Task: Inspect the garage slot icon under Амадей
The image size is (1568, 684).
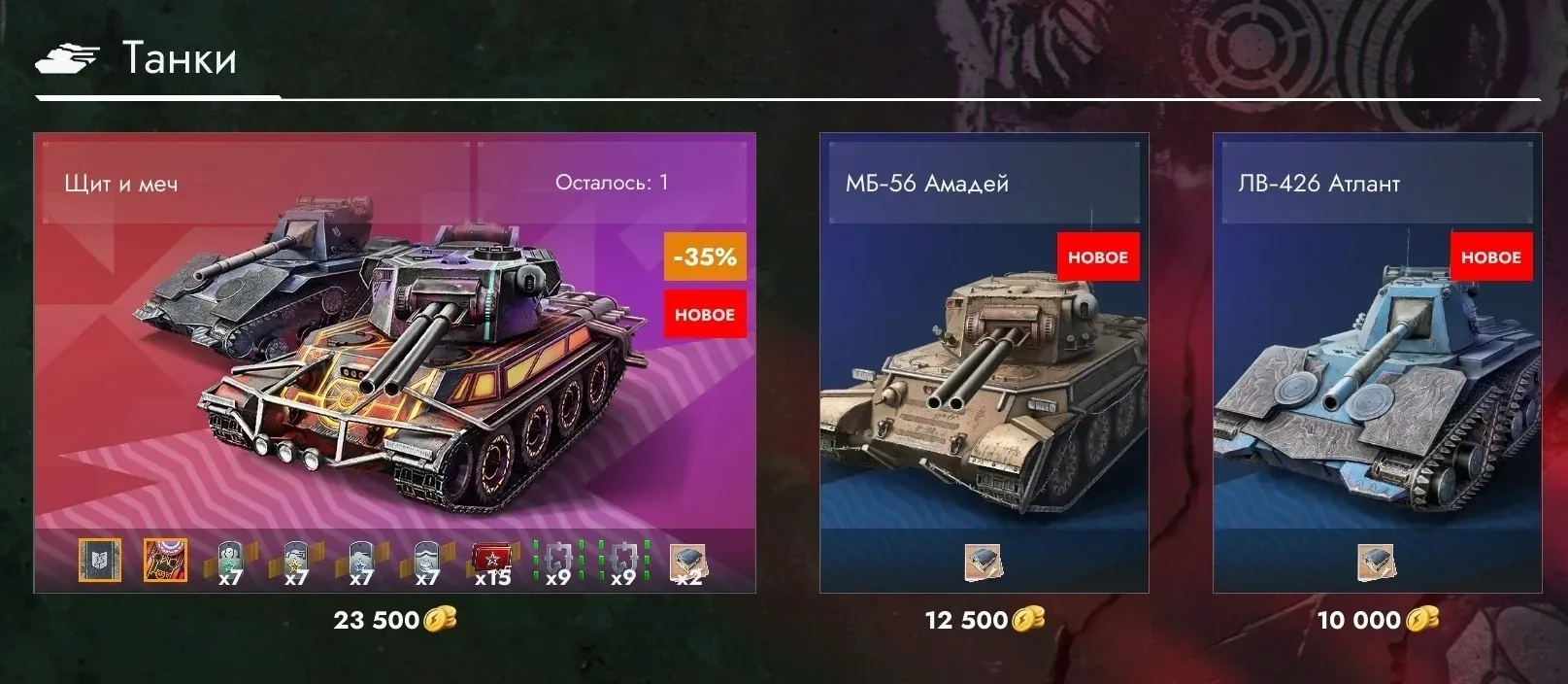Action: click(x=984, y=563)
